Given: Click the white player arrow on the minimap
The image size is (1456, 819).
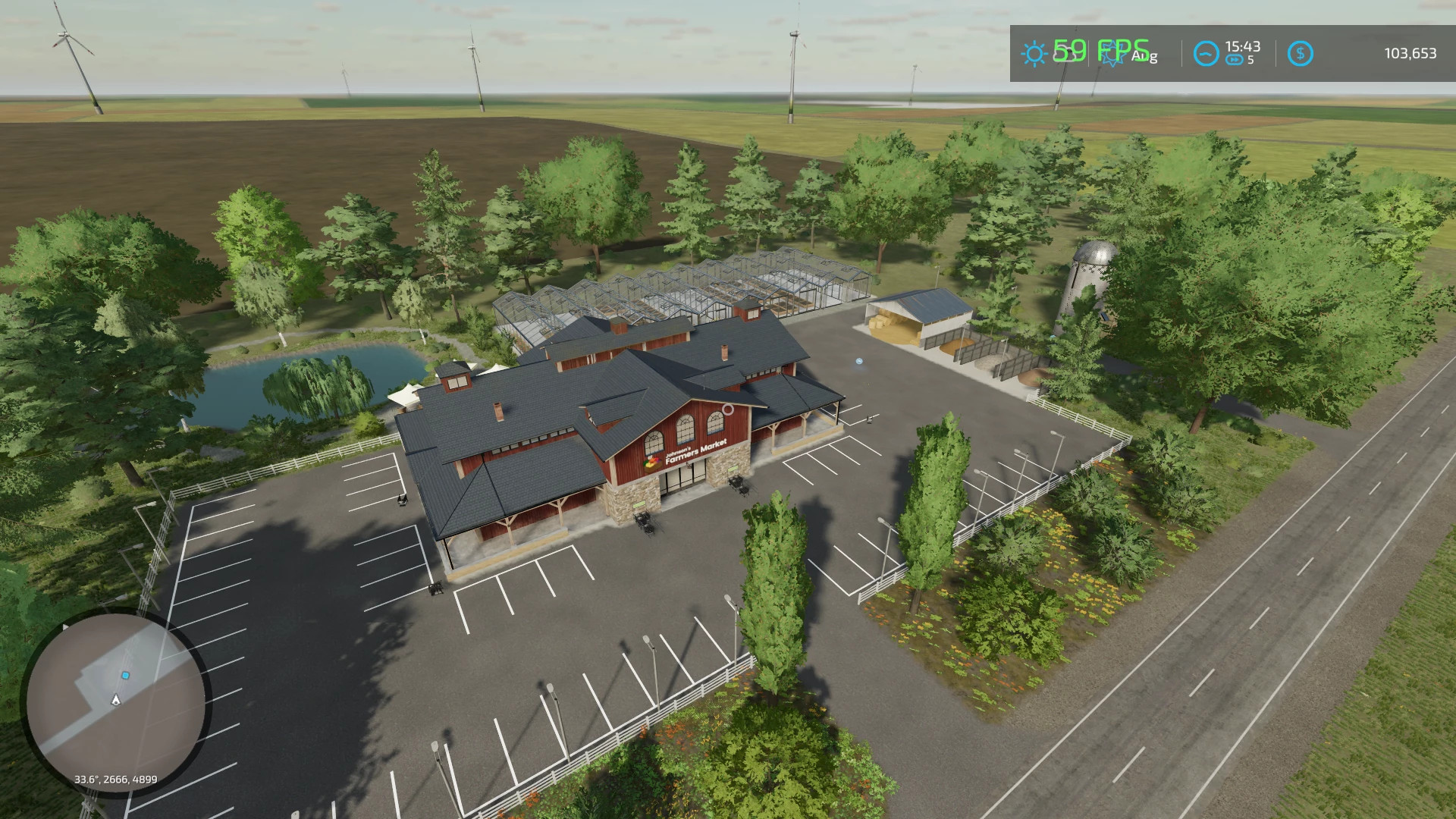Looking at the screenshot, I should pos(115,699).
